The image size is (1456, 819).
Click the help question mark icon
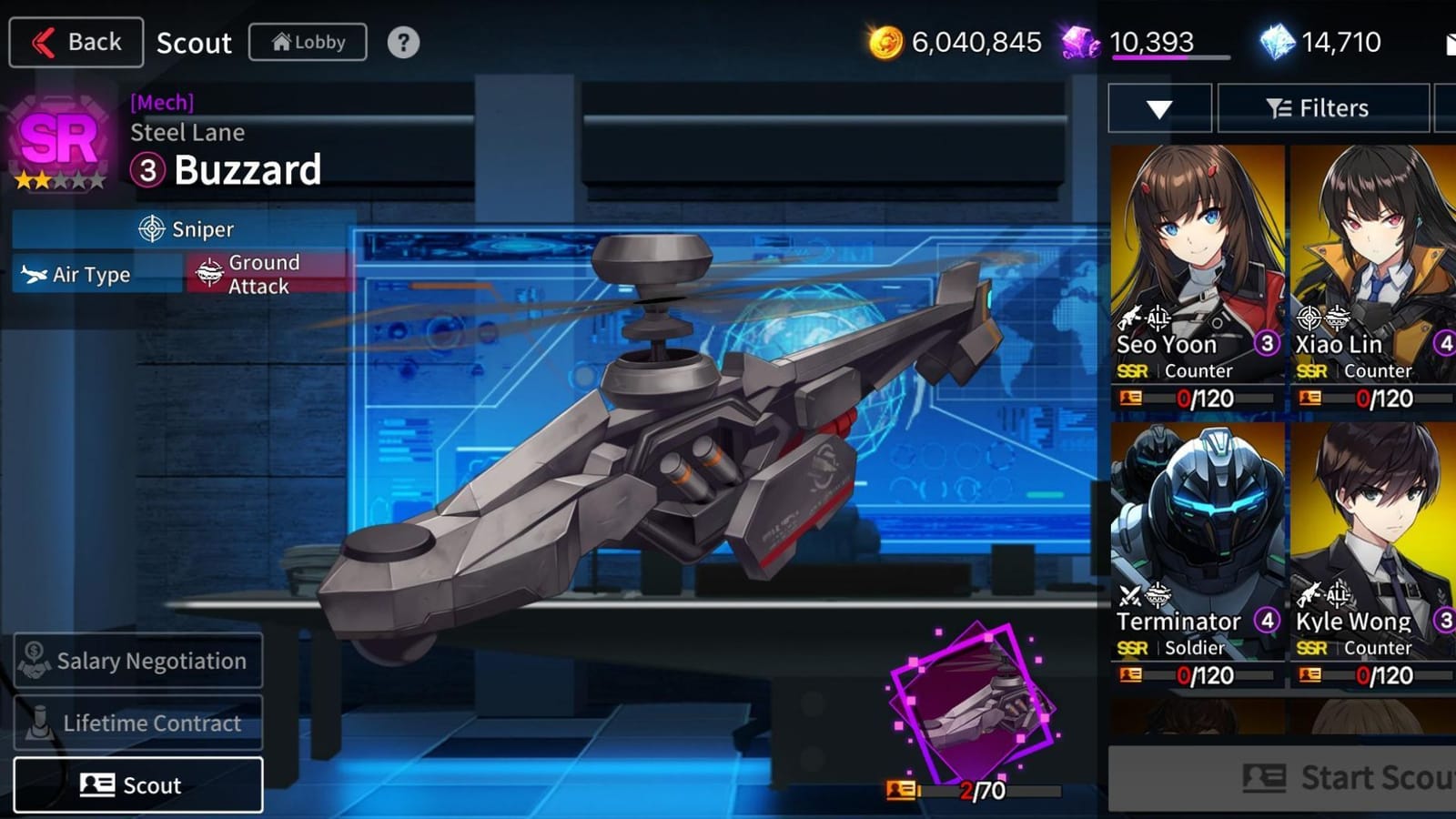click(x=402, y=41)
